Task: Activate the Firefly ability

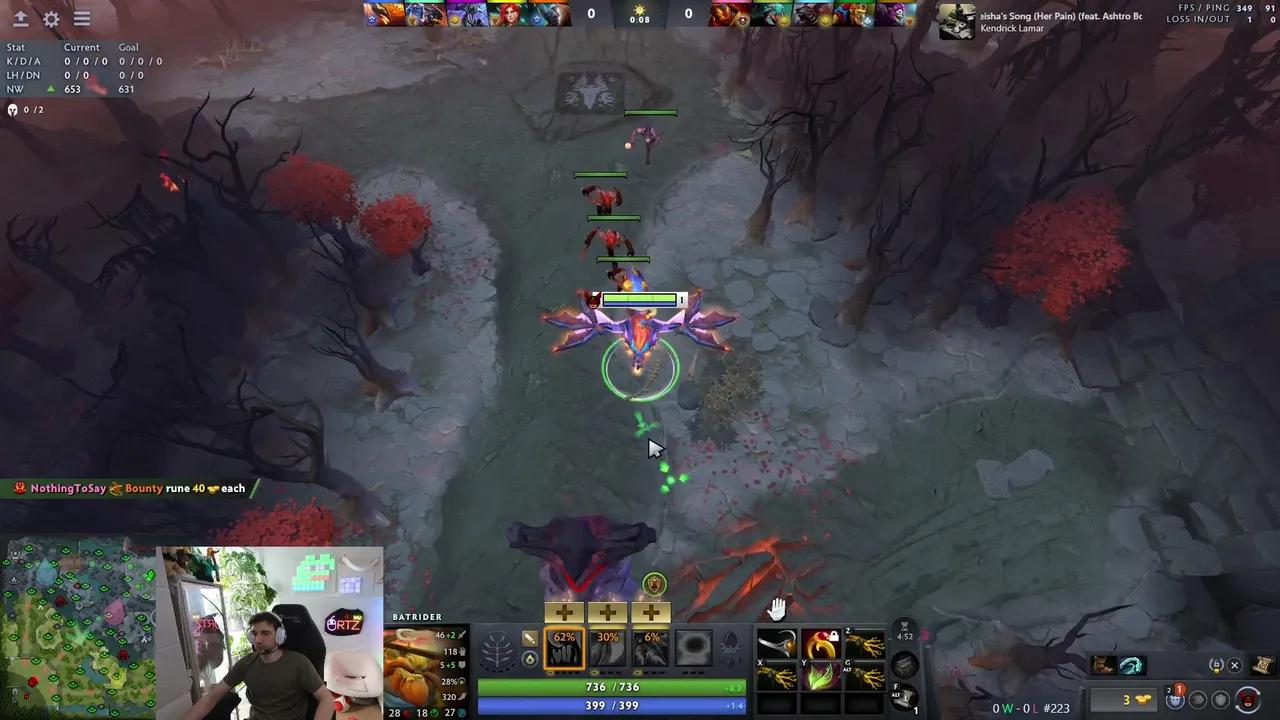Action: point(651,650)
